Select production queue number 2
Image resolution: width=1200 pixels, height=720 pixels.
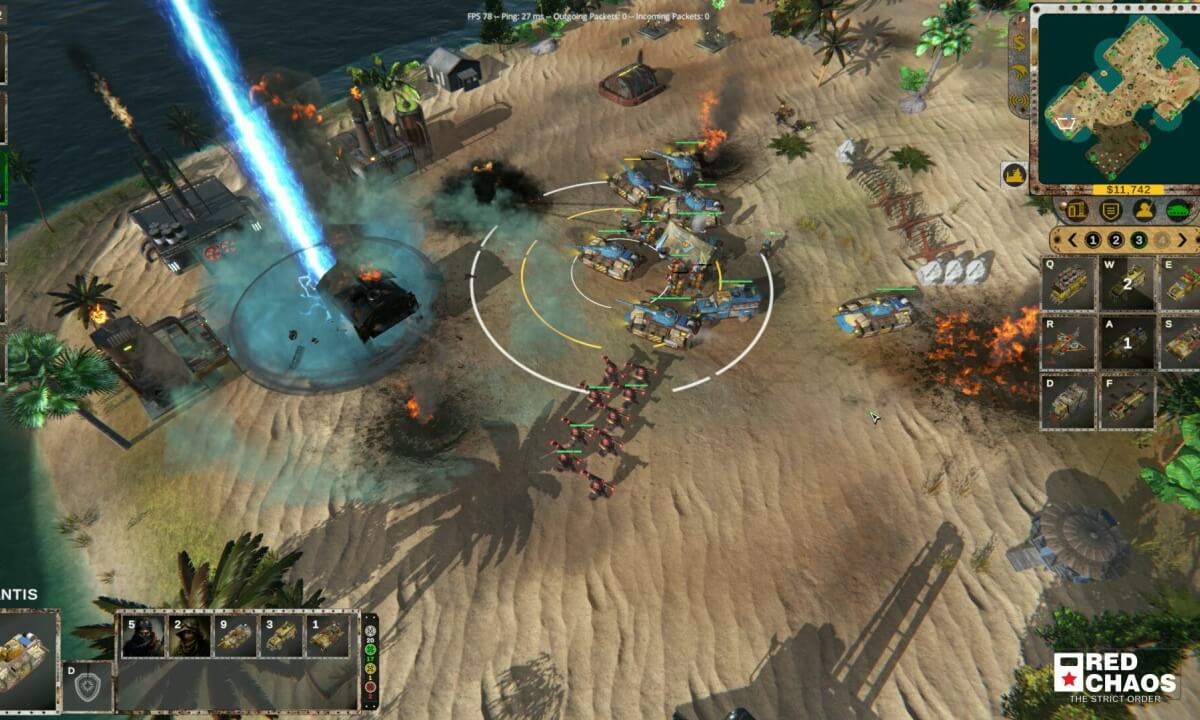coord(1115,240)
